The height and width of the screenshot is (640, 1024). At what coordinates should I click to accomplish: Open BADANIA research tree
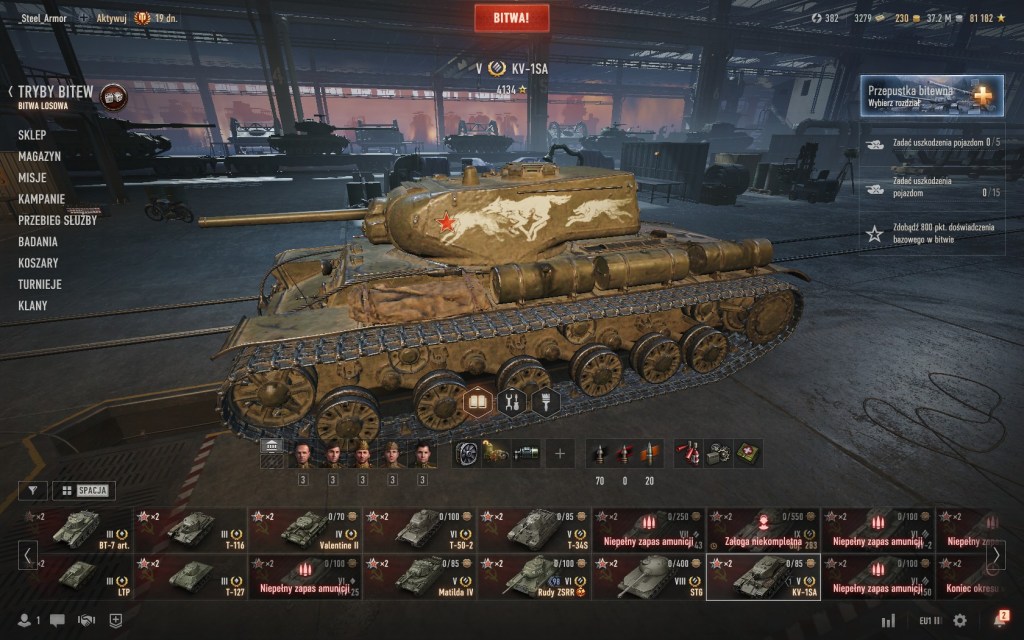click(38, 241)
